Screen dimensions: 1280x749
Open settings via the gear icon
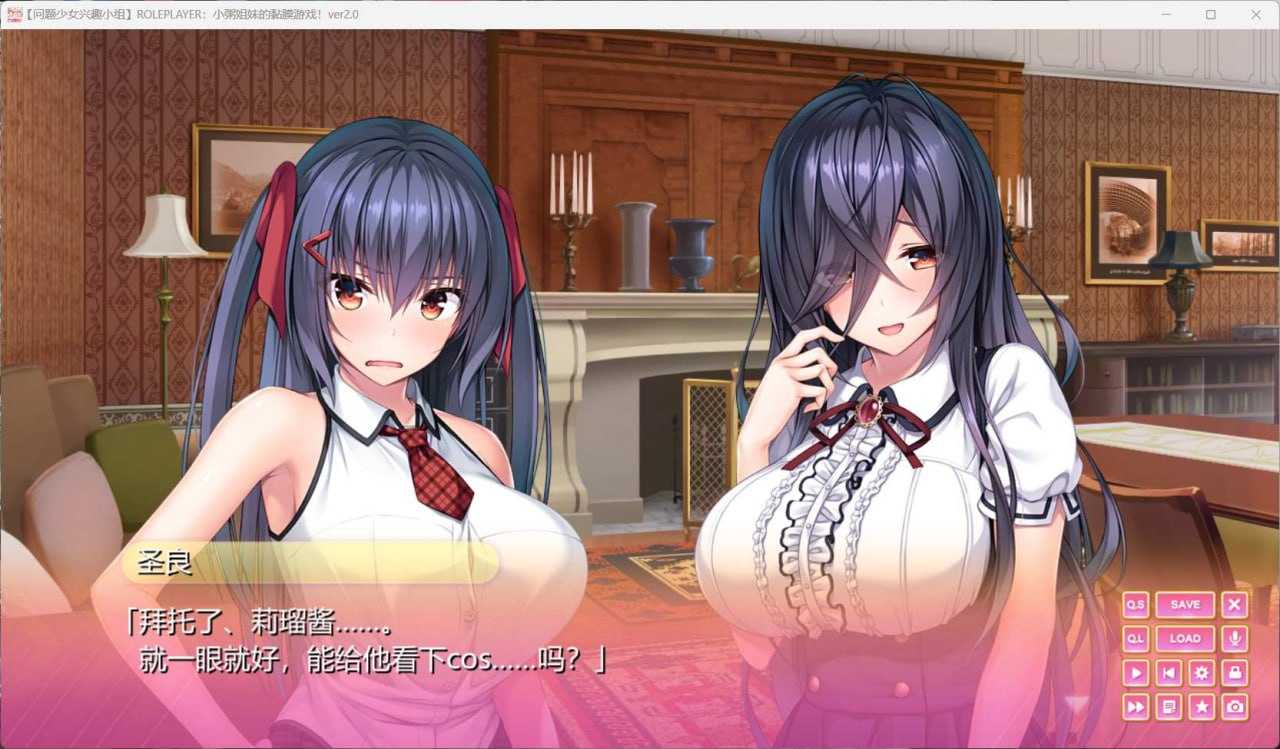click(x=1201, y=672)
